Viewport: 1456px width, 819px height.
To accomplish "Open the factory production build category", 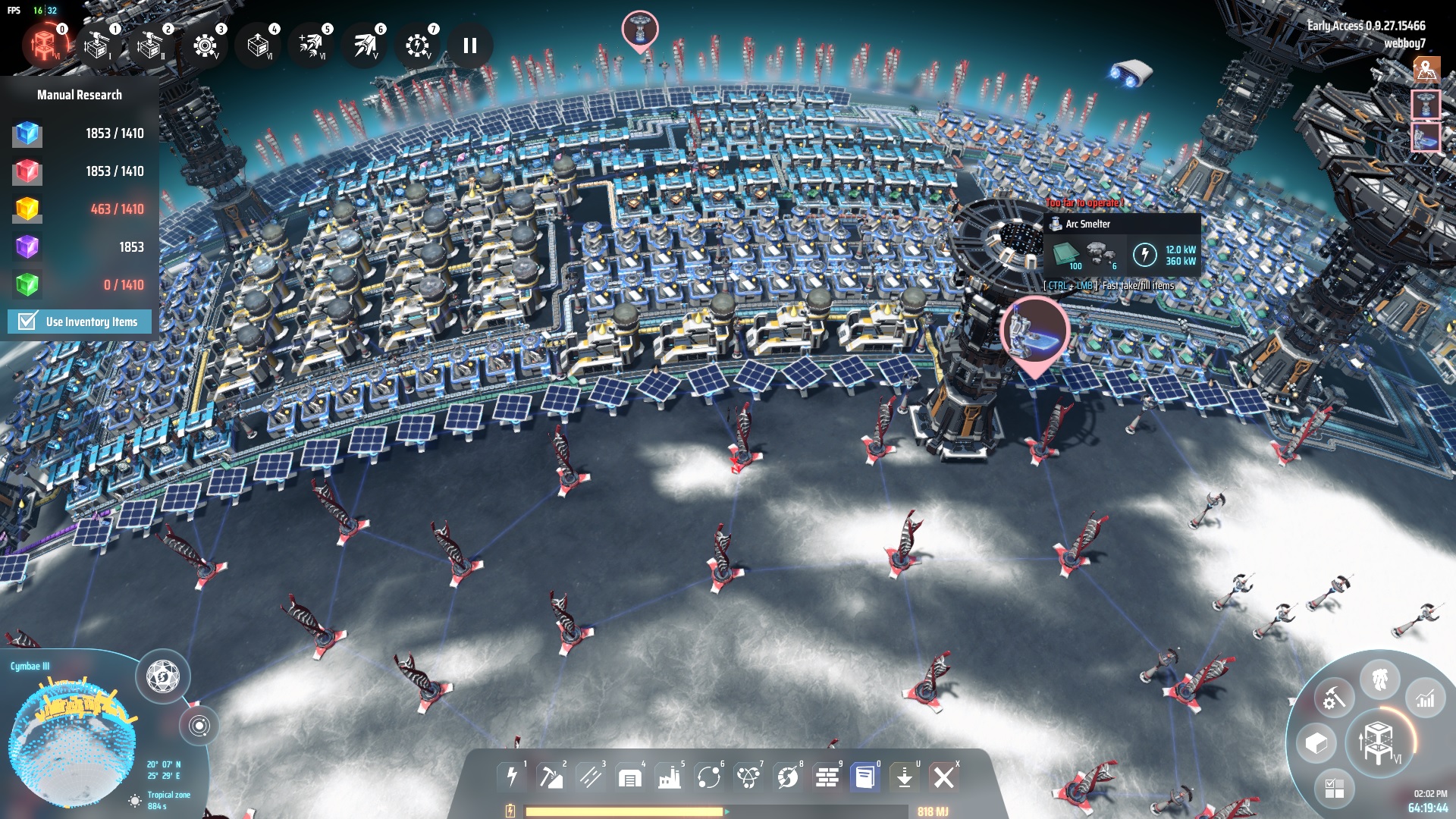I will pyautogui.click(x=669, y=777).
